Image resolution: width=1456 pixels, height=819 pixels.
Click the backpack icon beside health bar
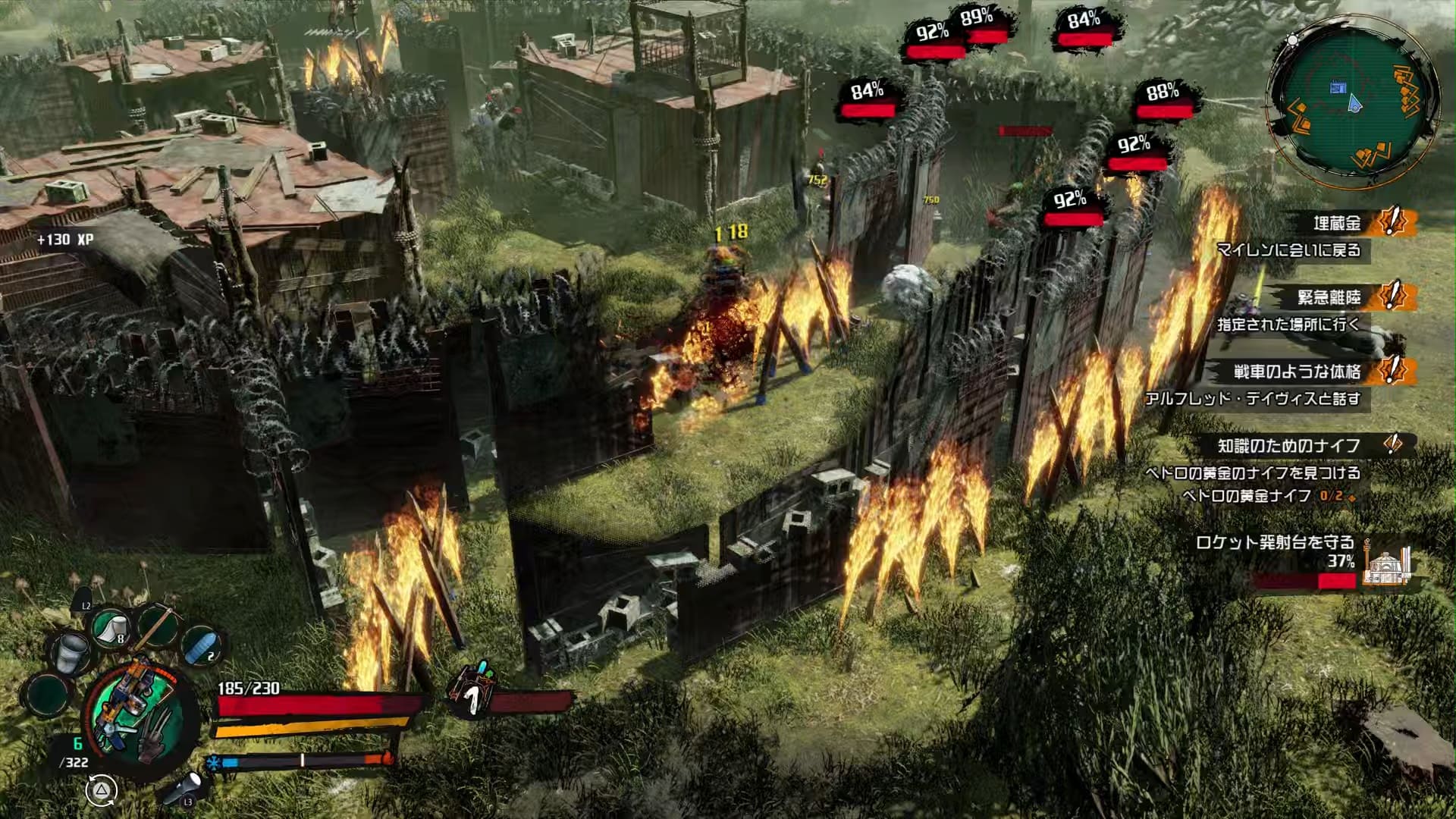coord(471,687)
